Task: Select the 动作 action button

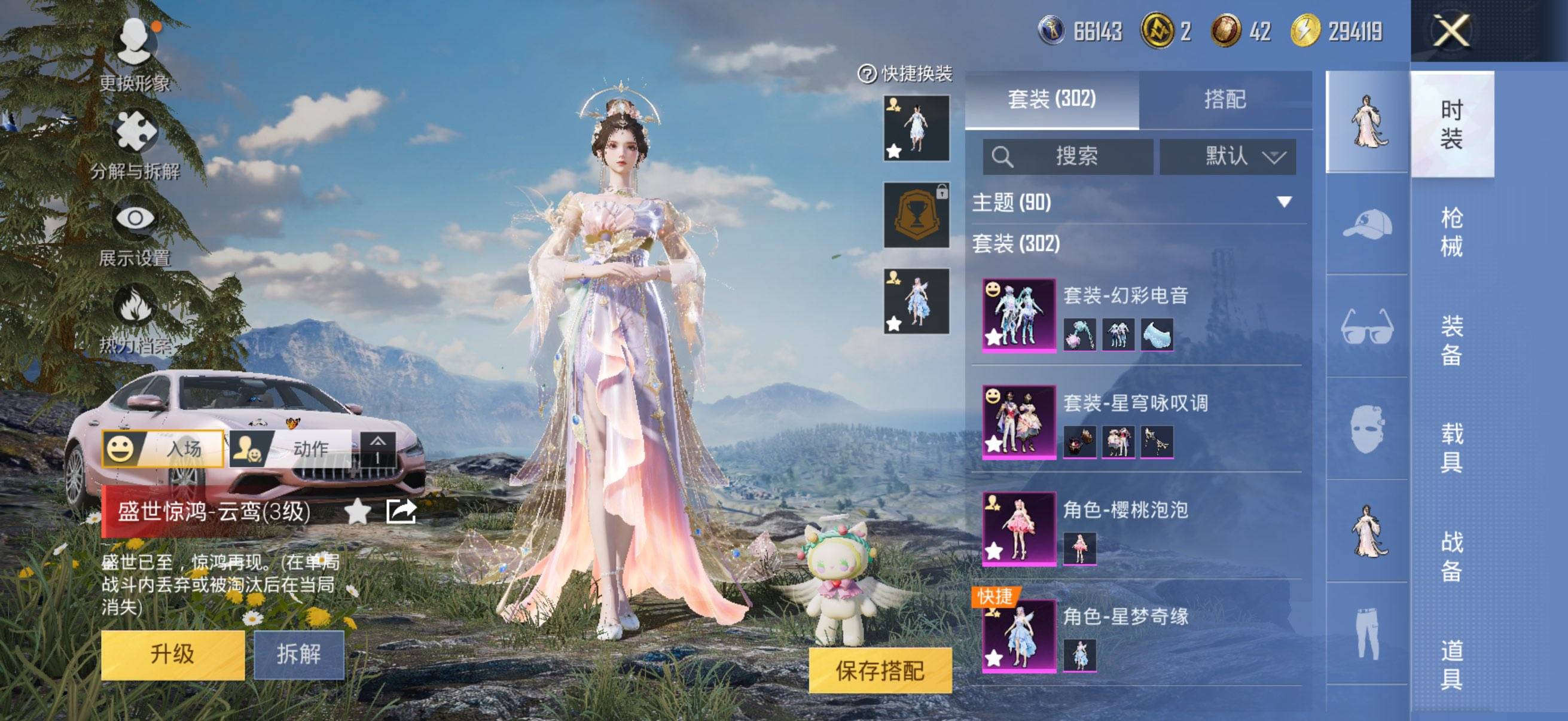Action: pos(292,449)
